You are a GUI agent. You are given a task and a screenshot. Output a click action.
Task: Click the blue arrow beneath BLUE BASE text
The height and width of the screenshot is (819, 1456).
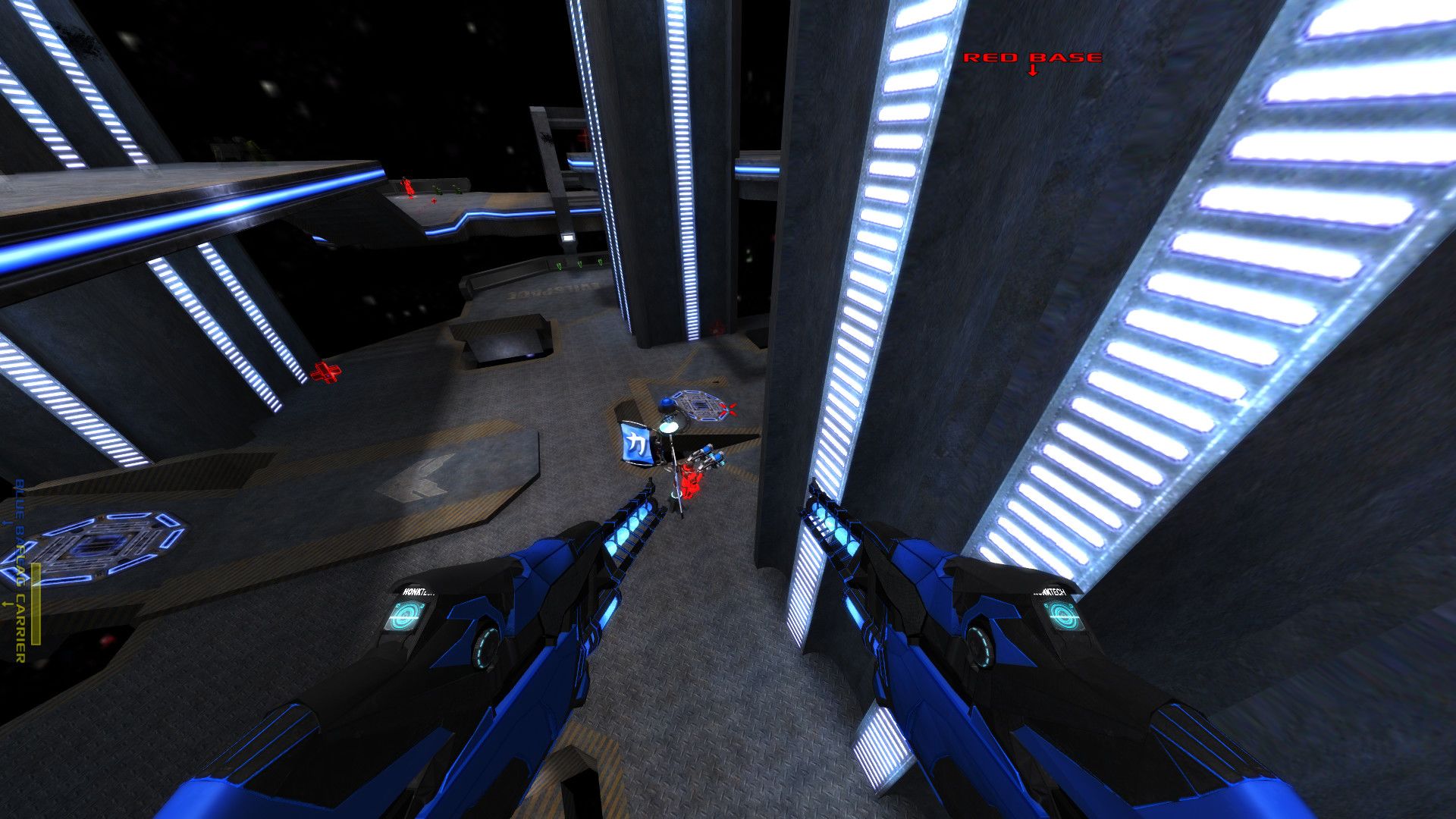point(6,522)
